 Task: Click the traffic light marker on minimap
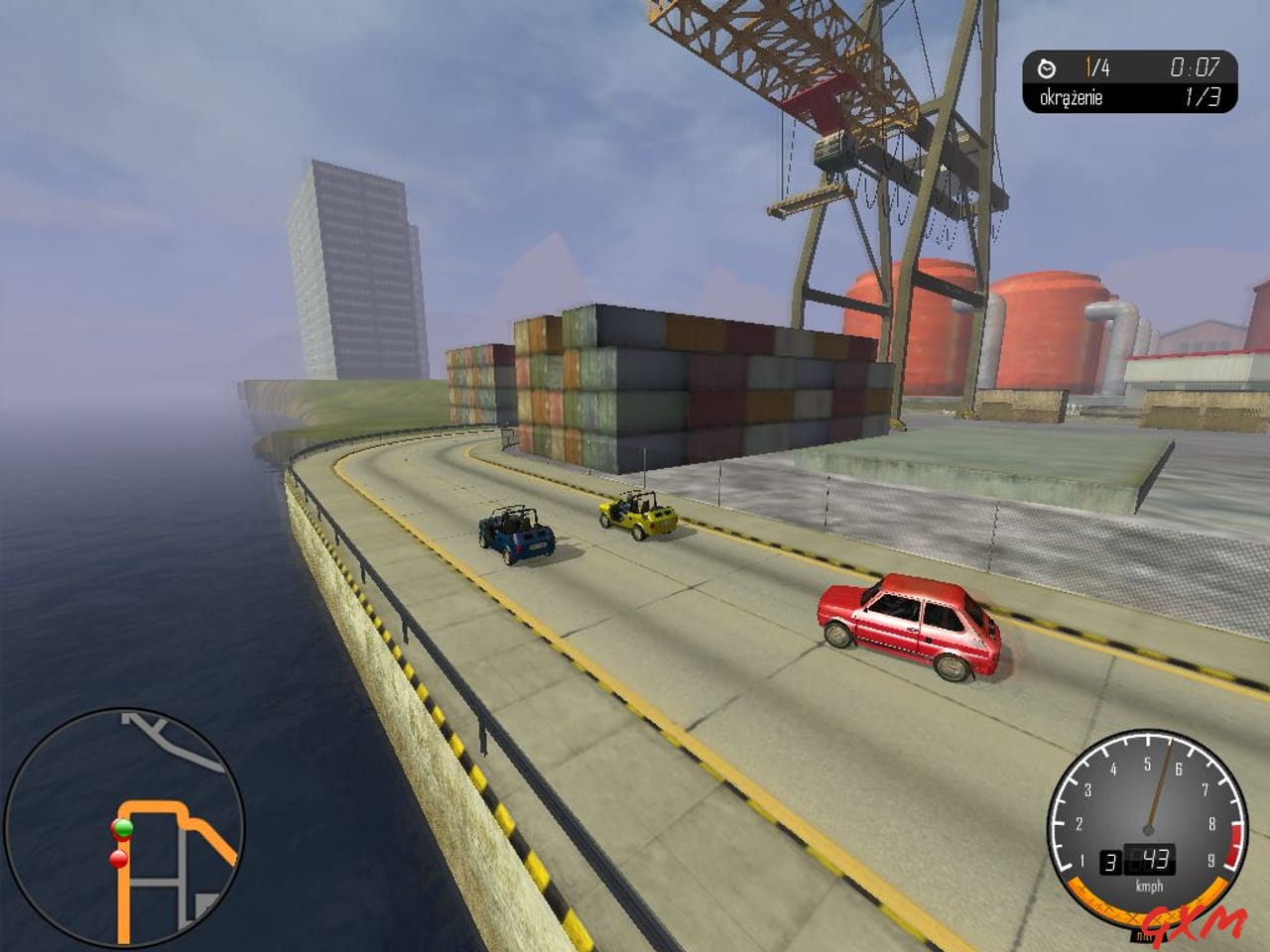(x=122, y=830)
